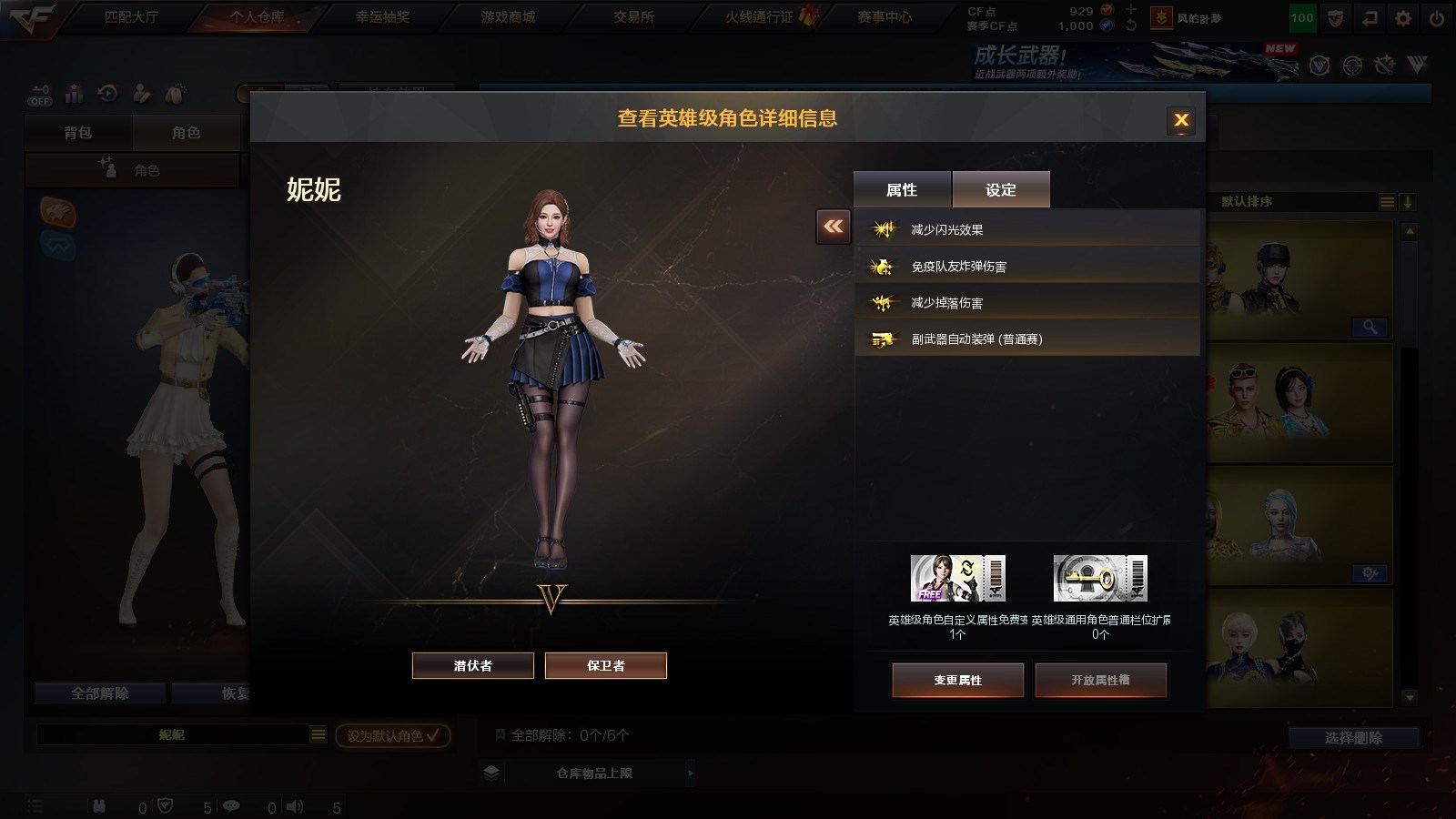Click the 开放属性栏 button
The image size is (1456, 819).
pos(1100,680)
